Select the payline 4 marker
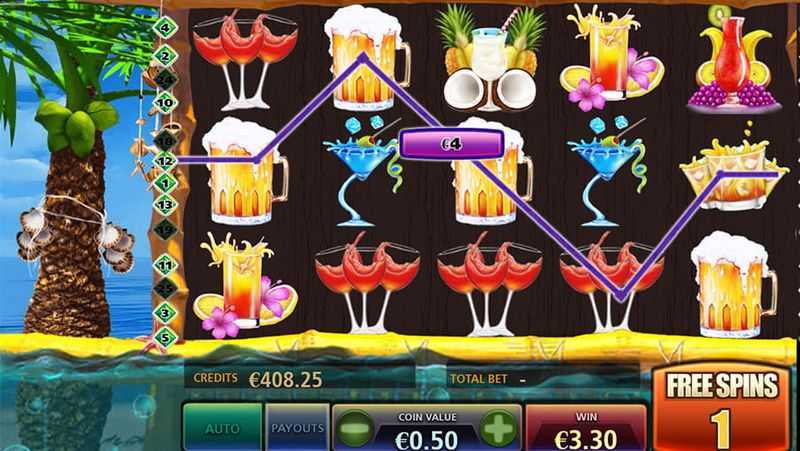The image size is (800, 451). tap(164, 27)
